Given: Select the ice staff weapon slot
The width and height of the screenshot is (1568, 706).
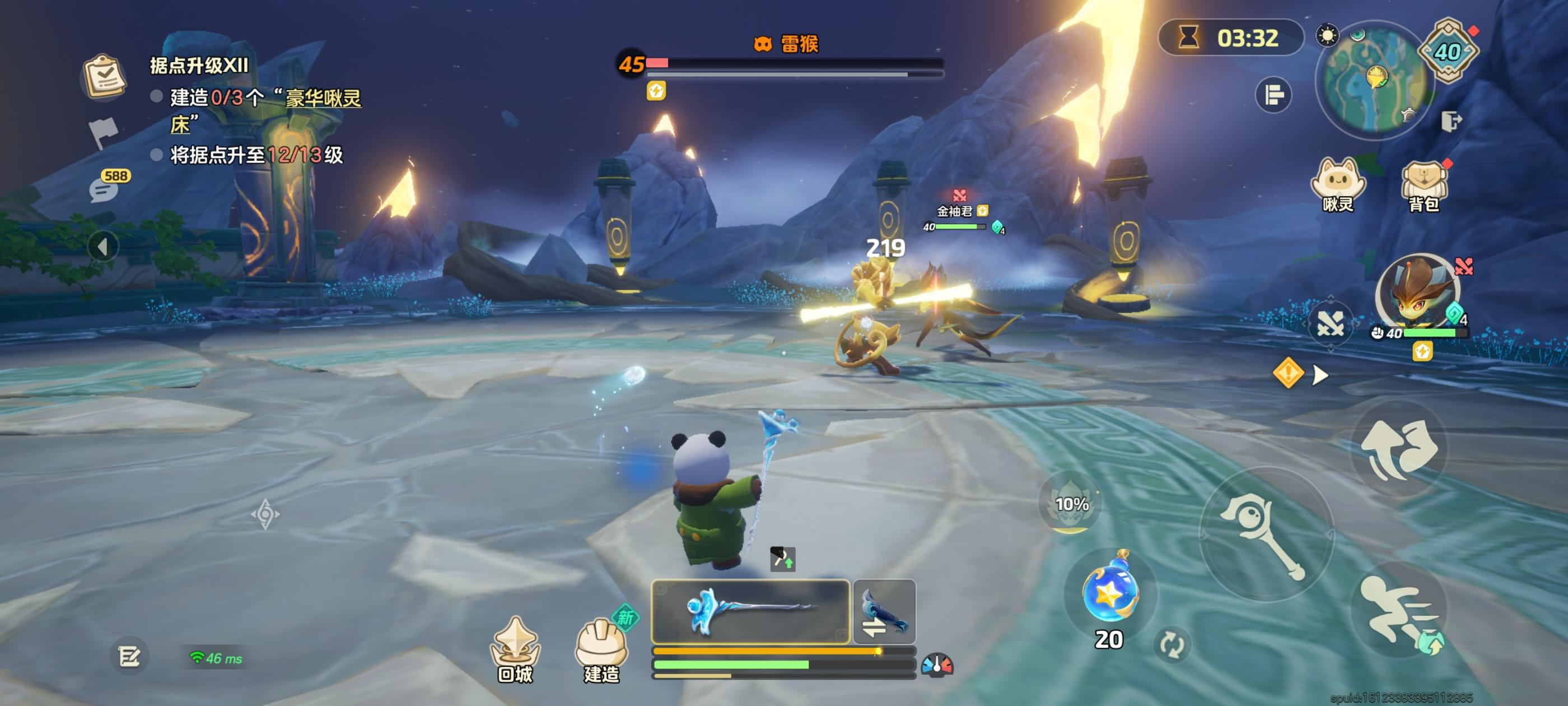Looking at the screenshot, I should [750, 611].
